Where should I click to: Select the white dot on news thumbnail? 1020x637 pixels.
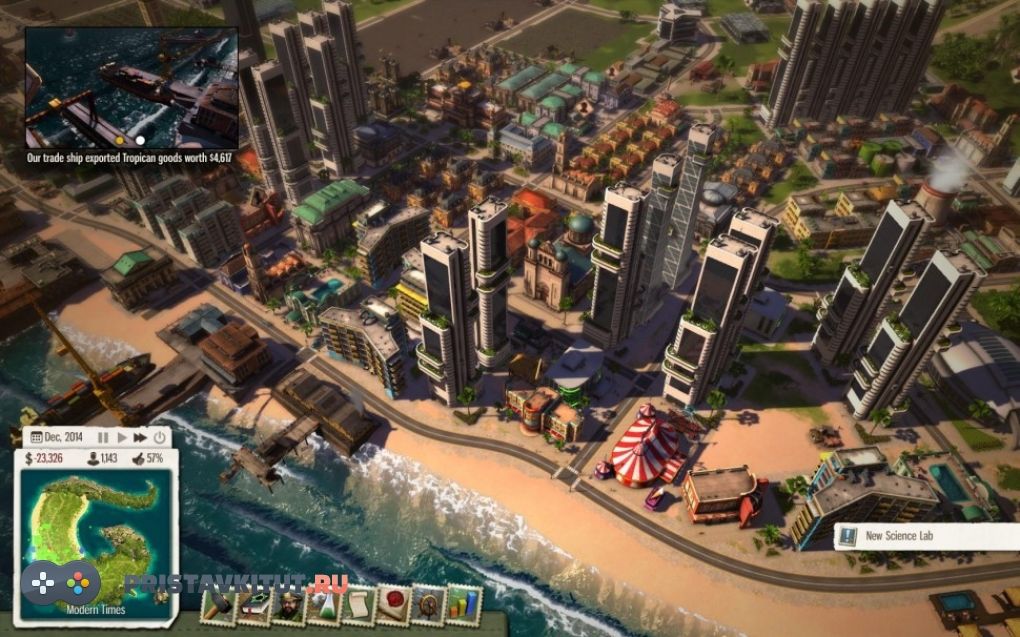point(140,141)
